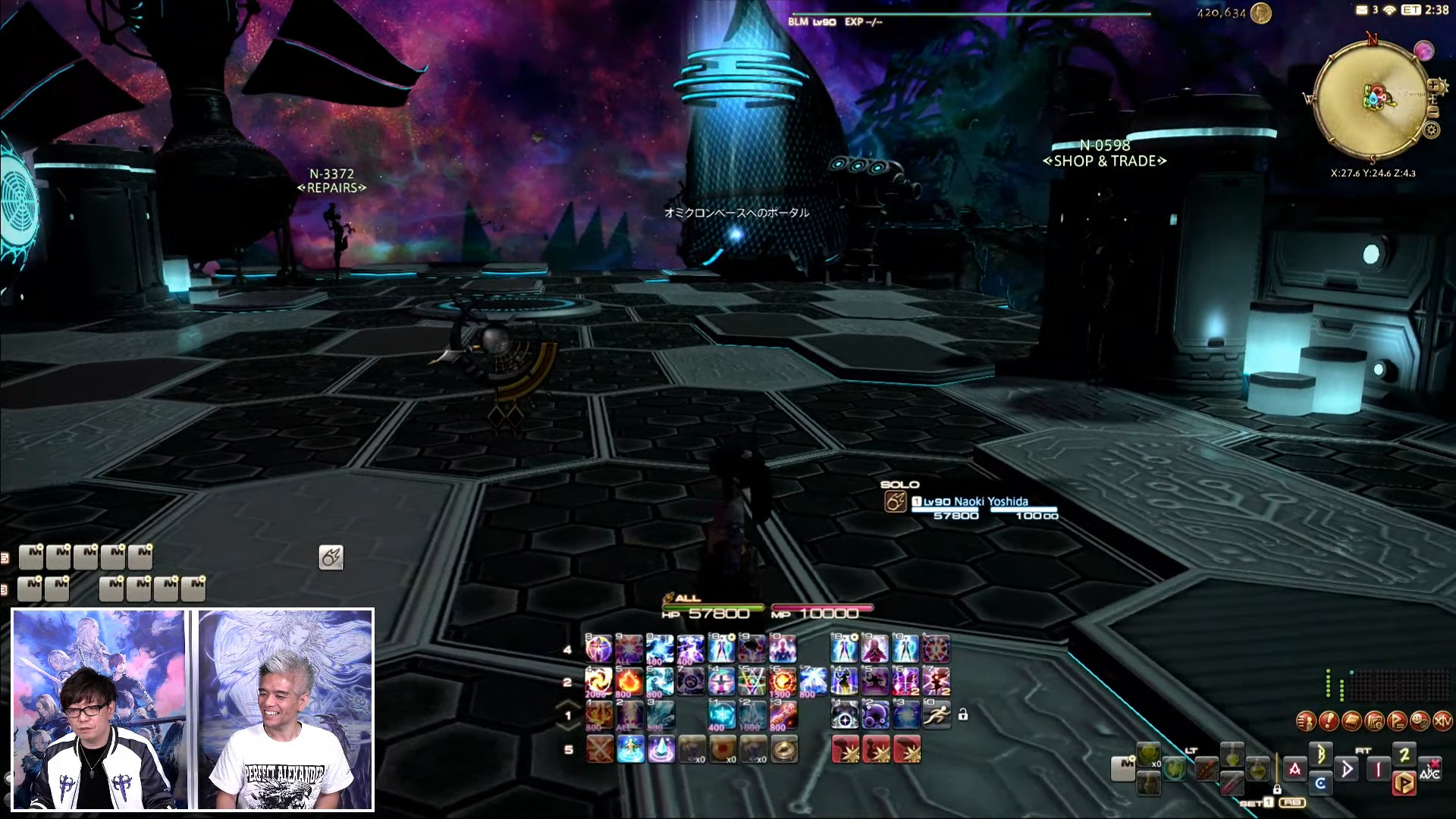
Task: Use the white spiral fire ability
Action: [598, 681]
